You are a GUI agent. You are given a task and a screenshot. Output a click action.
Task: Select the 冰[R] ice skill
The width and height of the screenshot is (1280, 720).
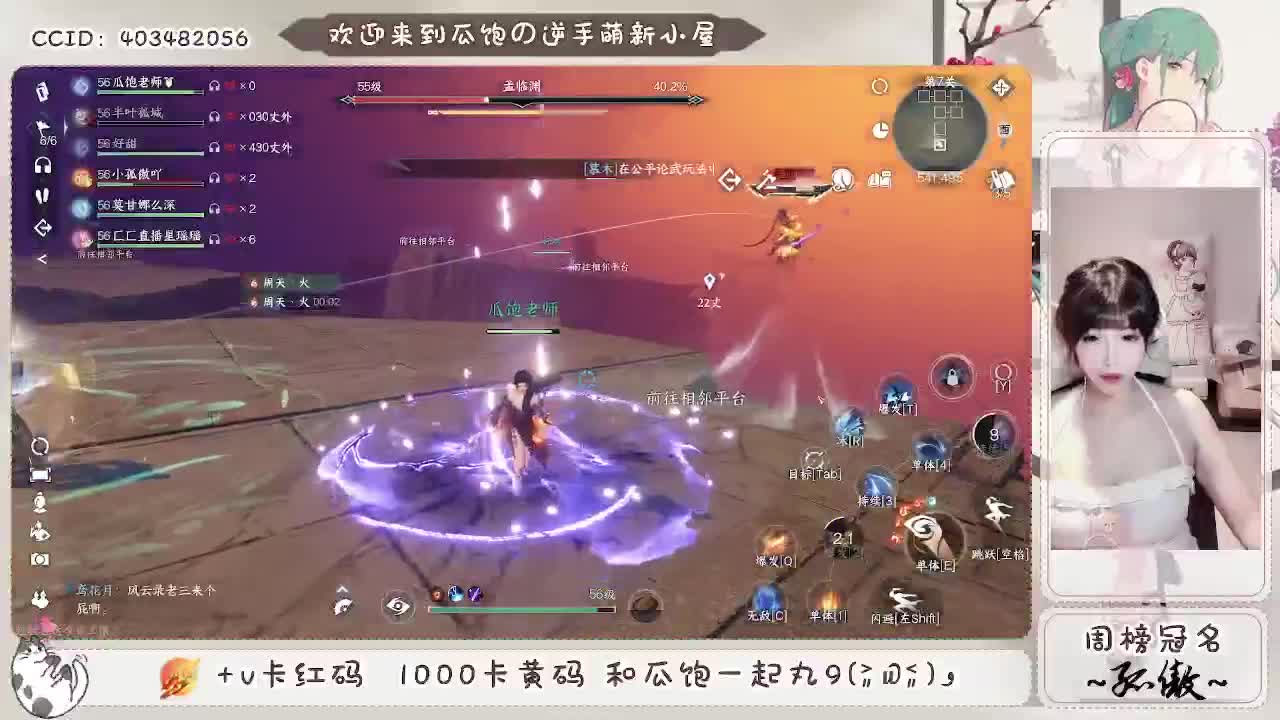850,425
